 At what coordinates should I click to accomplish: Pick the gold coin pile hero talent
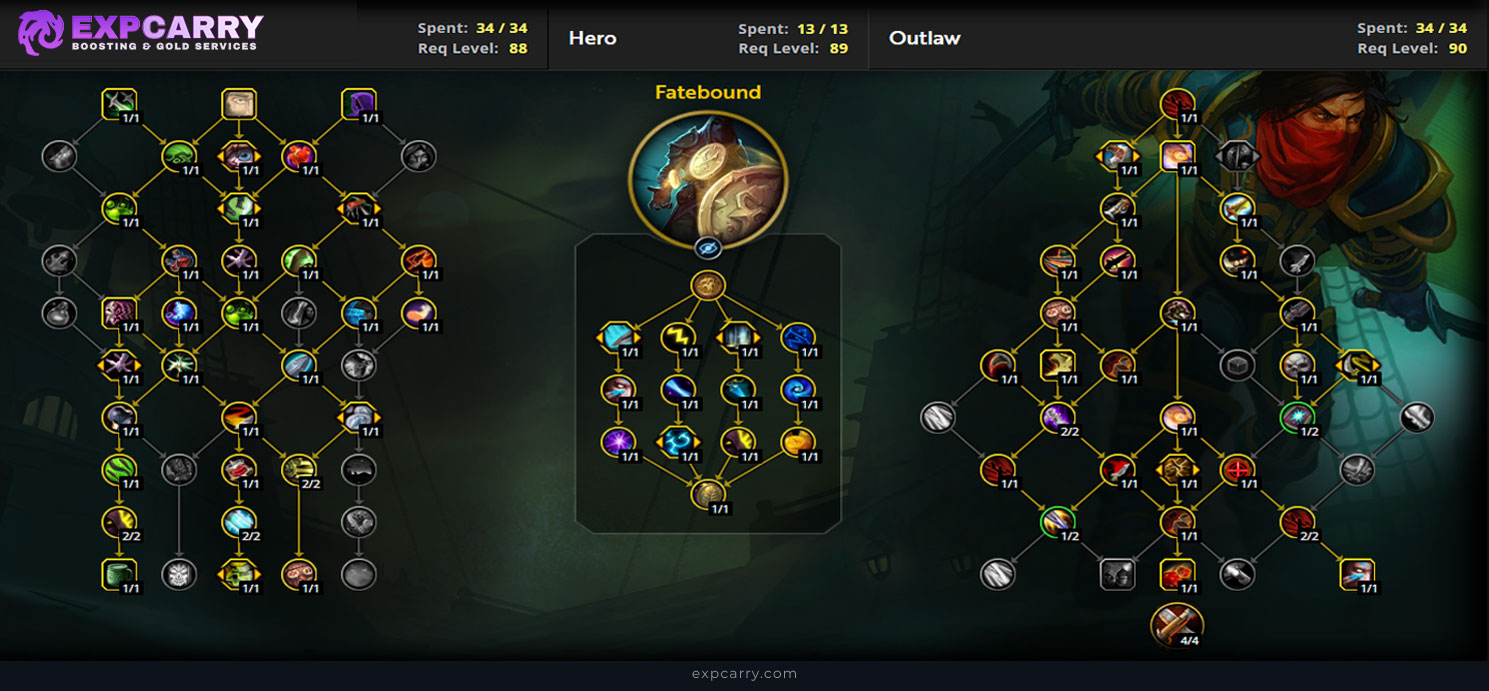tap(797, 441)
